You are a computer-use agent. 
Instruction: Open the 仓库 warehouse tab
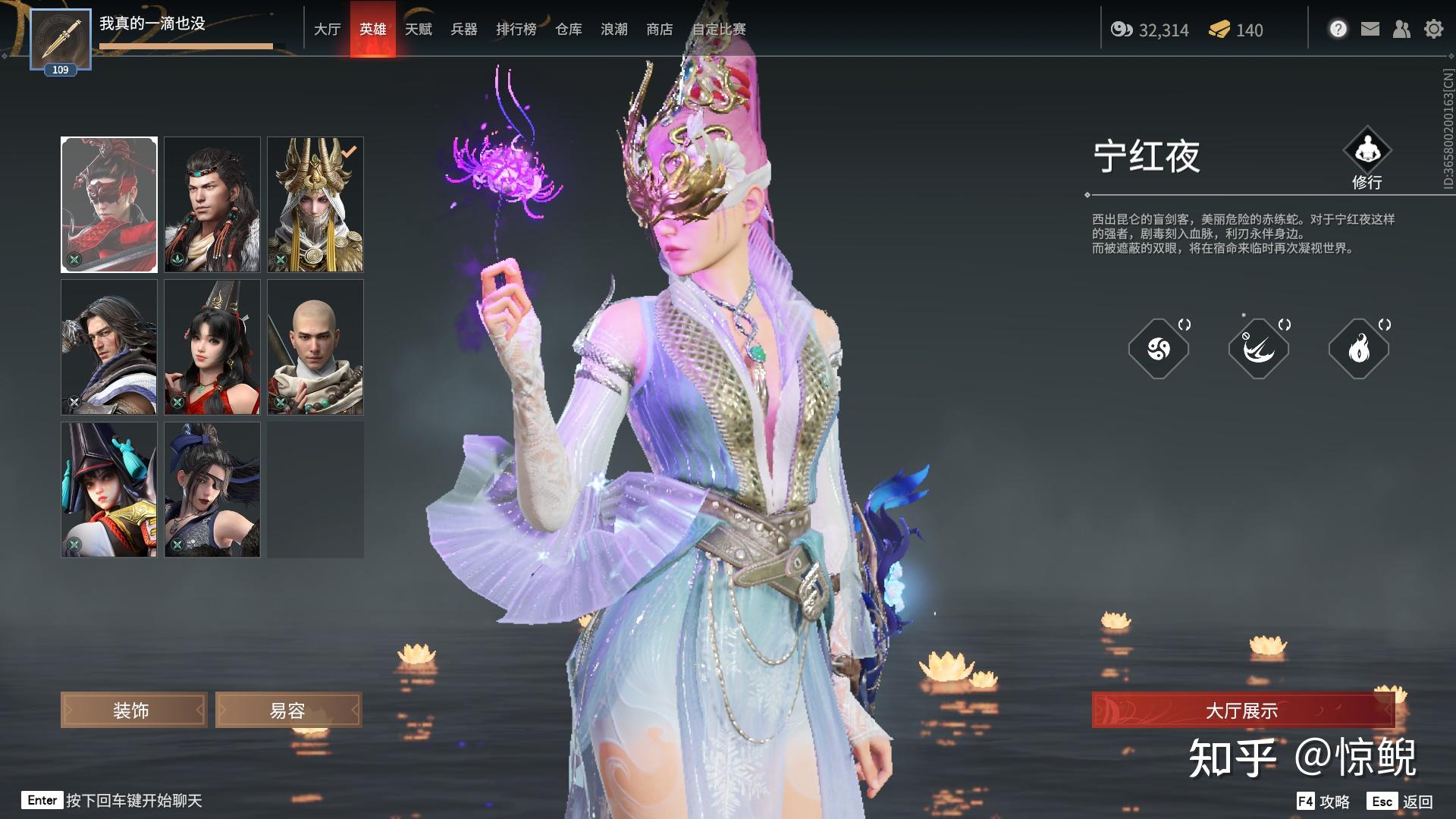point(568,30)
